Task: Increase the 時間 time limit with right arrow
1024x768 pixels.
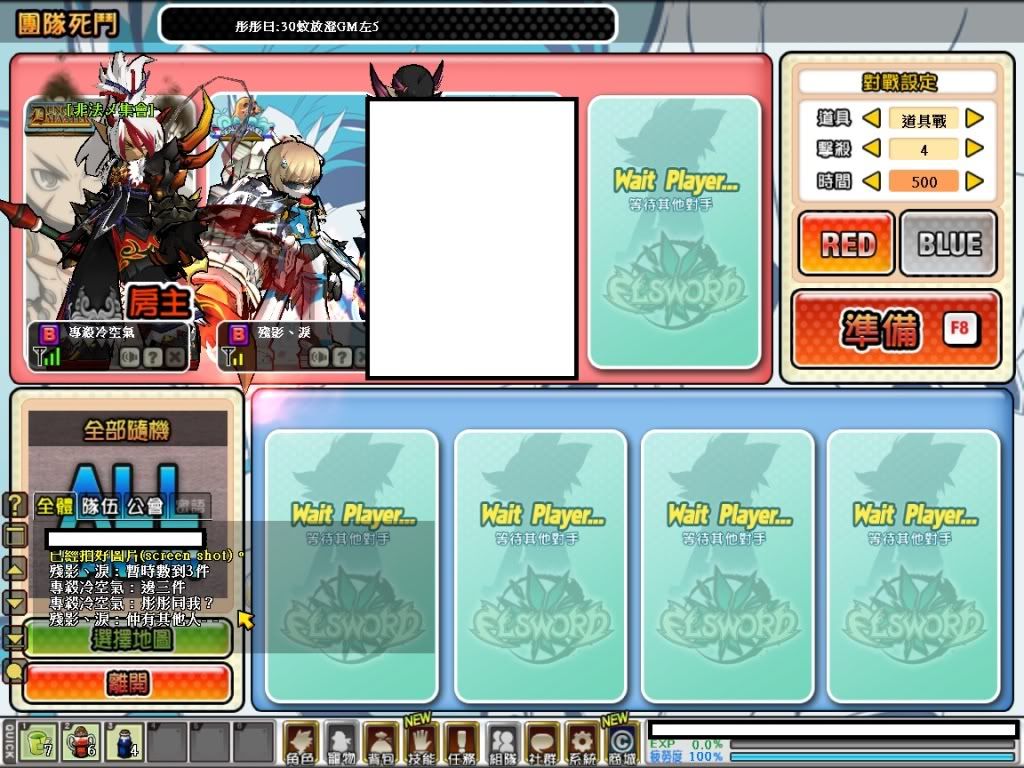Action: pos(974,182)
